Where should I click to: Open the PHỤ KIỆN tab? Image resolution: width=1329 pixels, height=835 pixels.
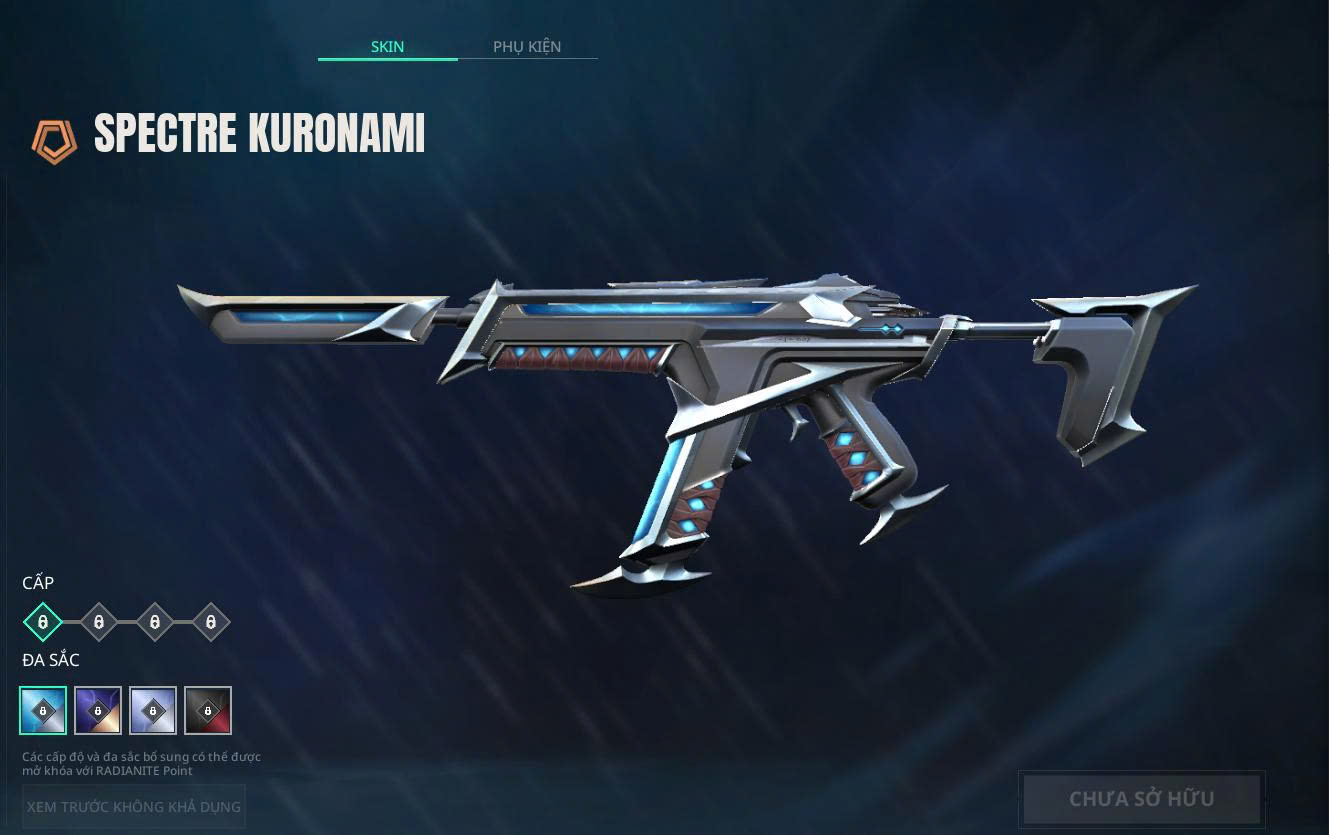527,47
